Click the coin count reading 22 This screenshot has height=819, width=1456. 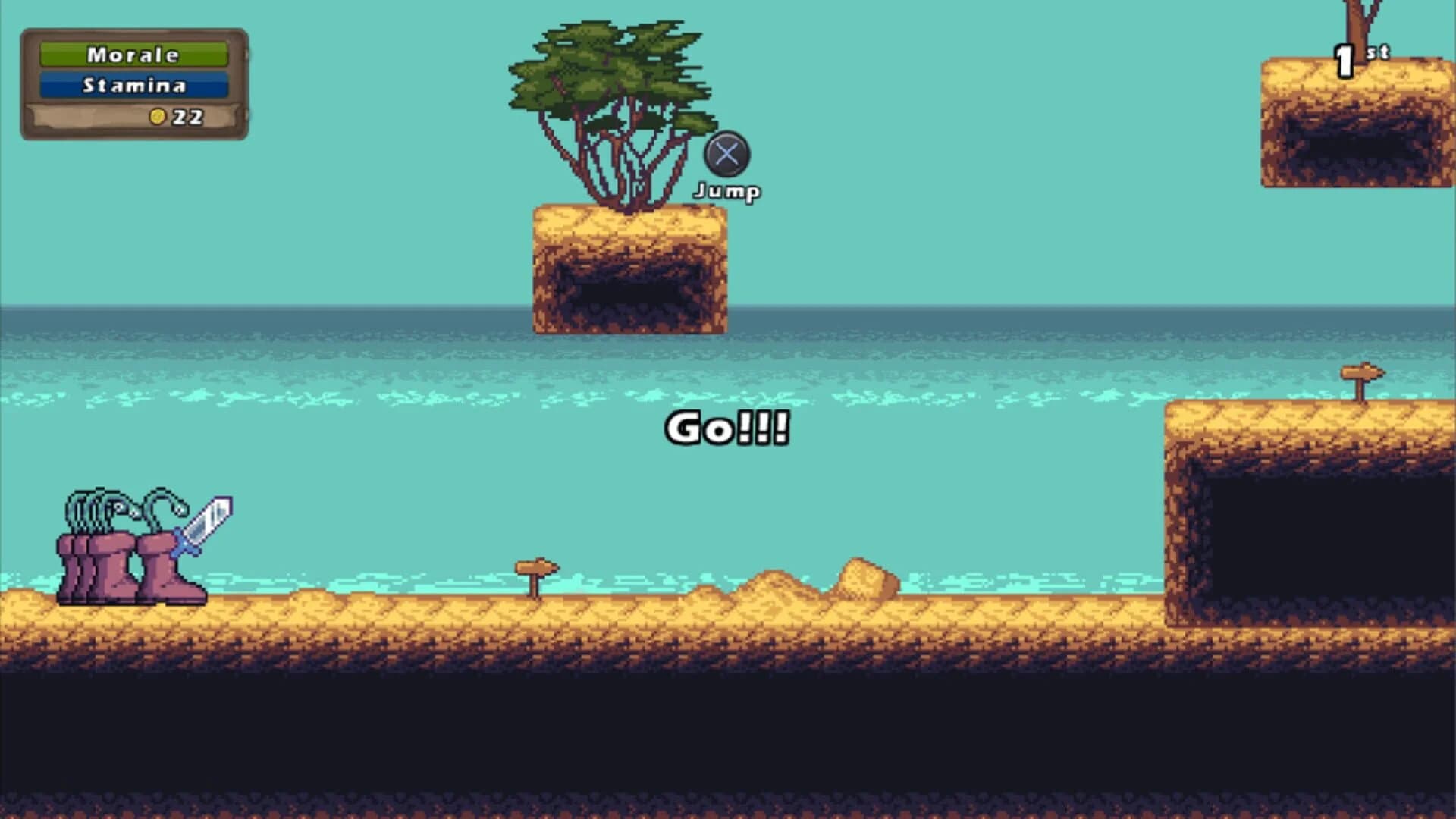click(187, 115)
